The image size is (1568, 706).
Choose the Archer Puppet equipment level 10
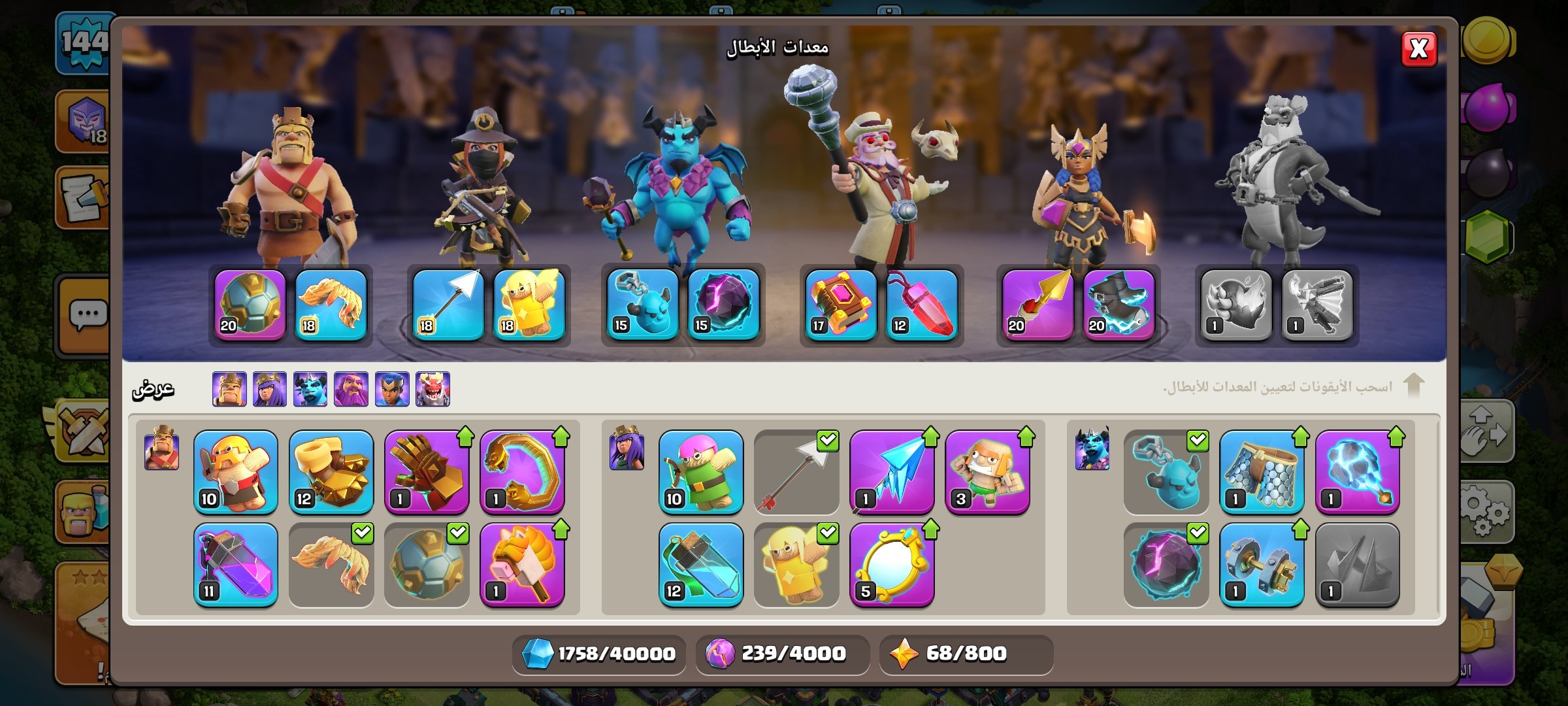pos(701,472)
